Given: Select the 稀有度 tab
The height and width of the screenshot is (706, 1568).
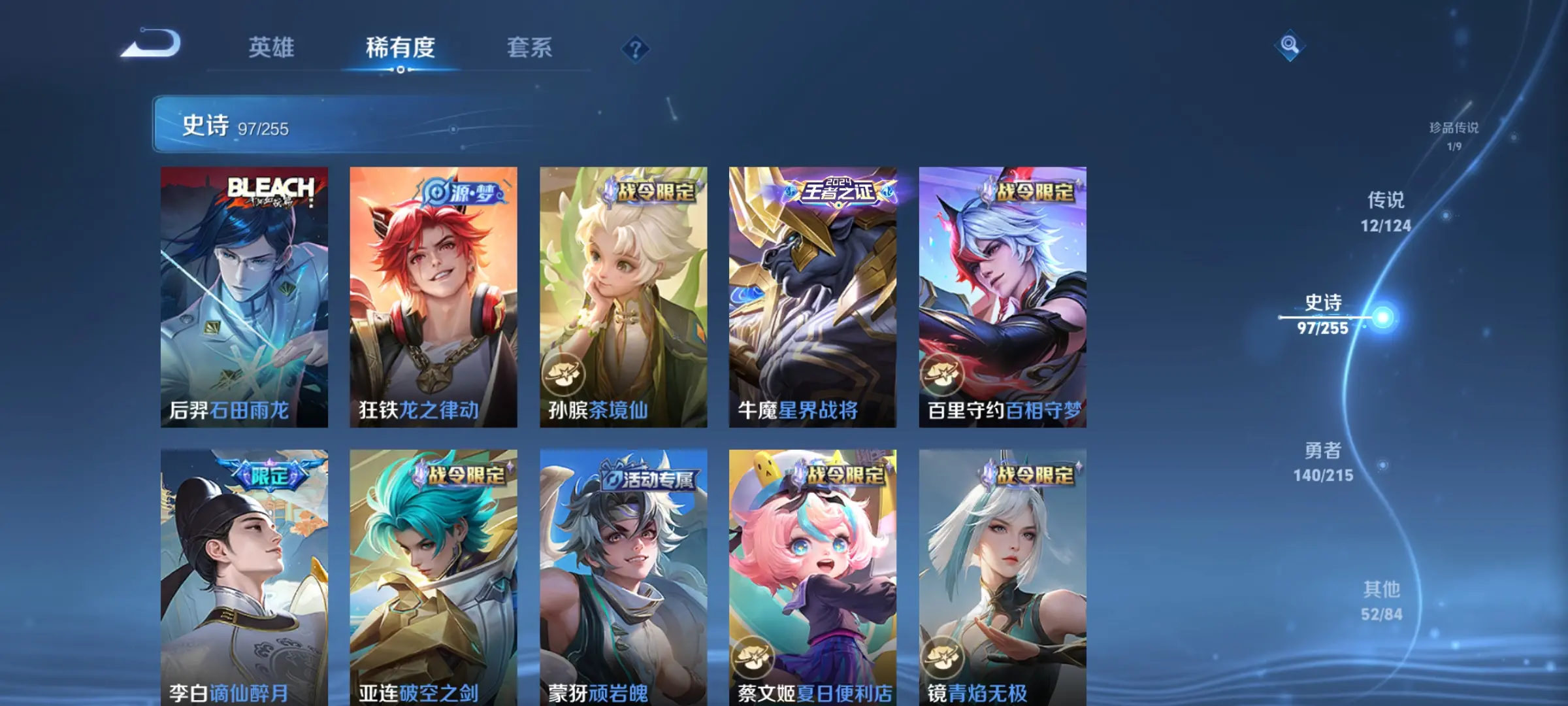Looking at the screenshot, I should tap(400, 48).
